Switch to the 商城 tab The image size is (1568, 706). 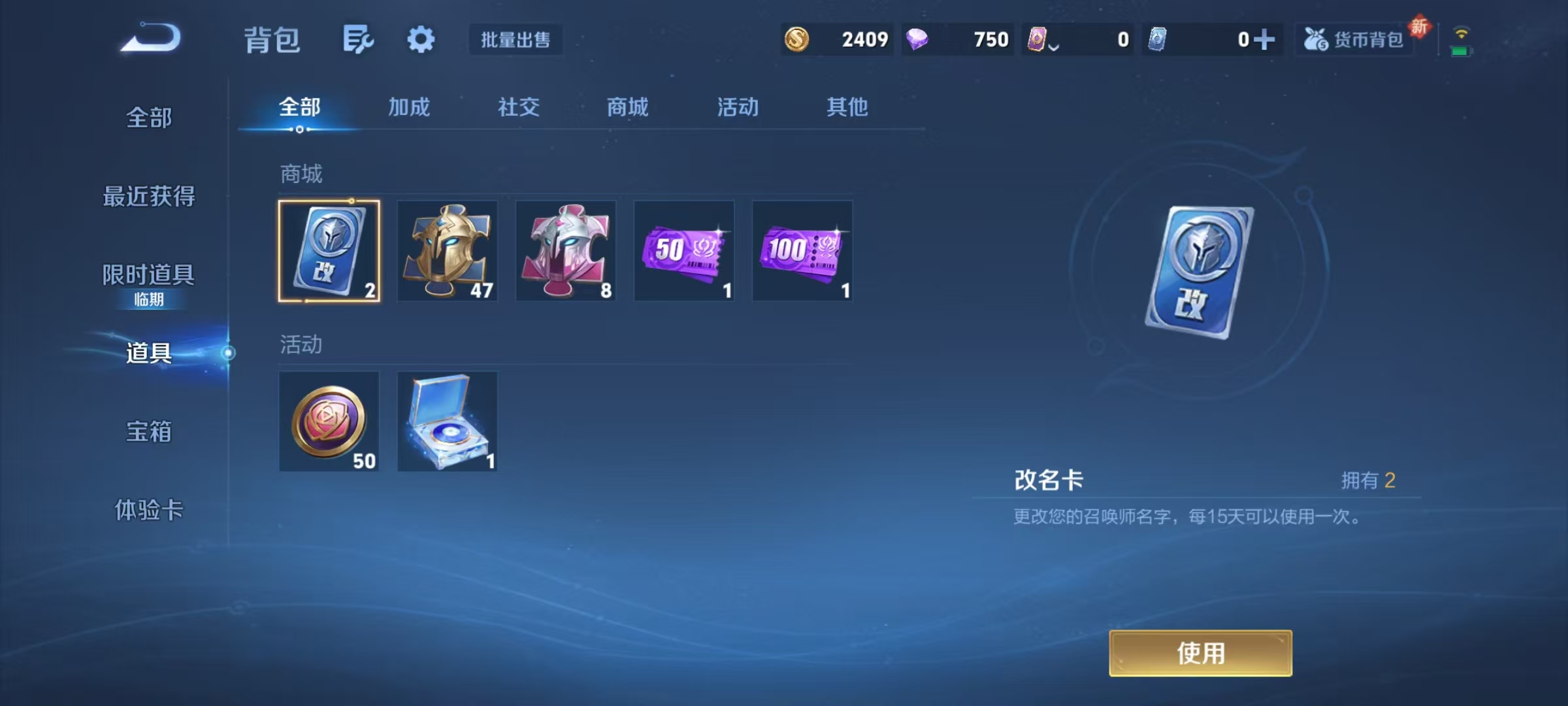627,108
